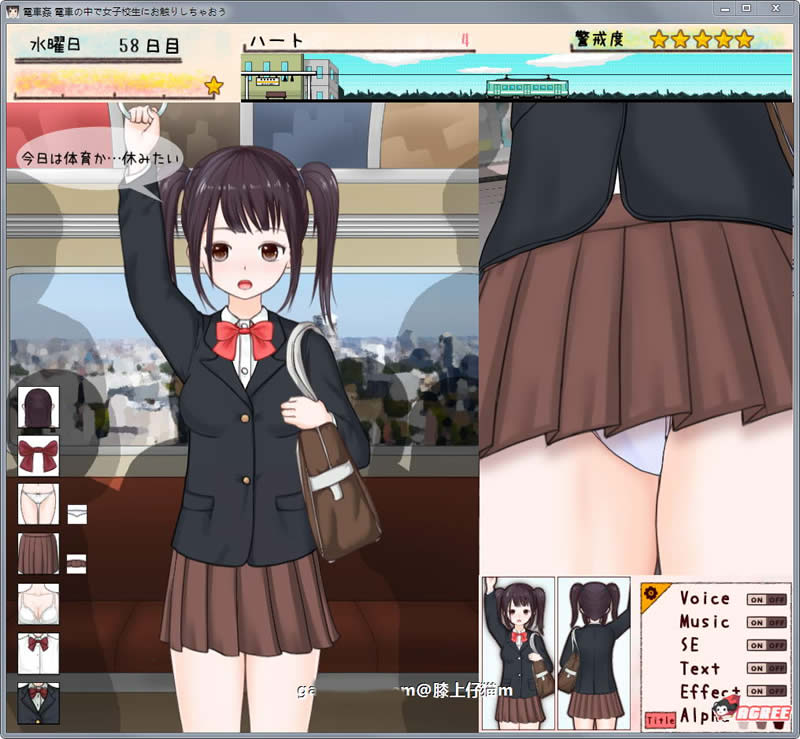
Task: Select the dark blazer jacket icon
Action: pyautogui.click(x=39, y=702)
